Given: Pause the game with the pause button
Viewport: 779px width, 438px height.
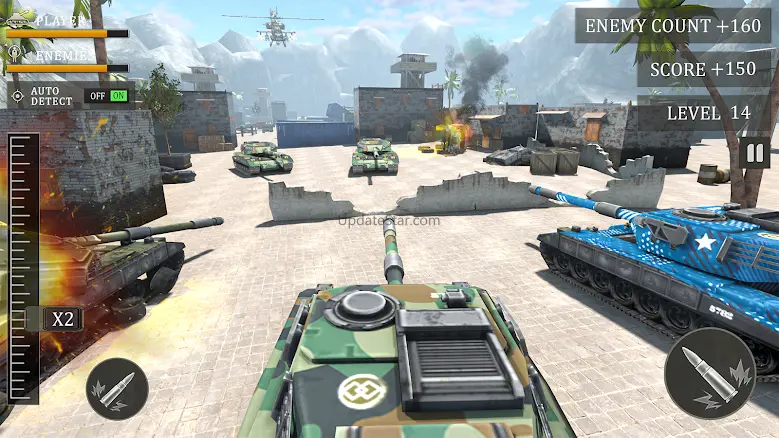Looking at the screenshot, I should coord(755,153).
